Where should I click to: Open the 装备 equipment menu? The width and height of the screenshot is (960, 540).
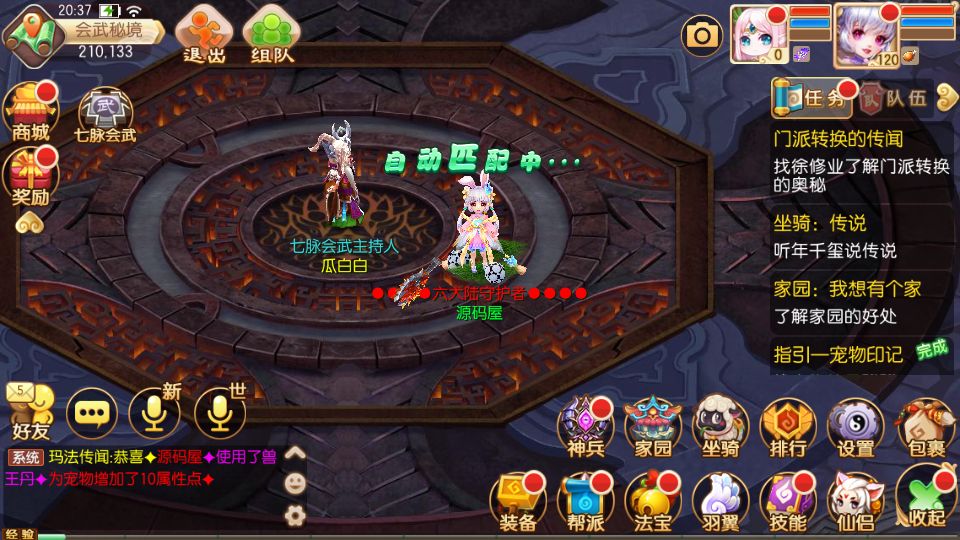click(517, 500)
